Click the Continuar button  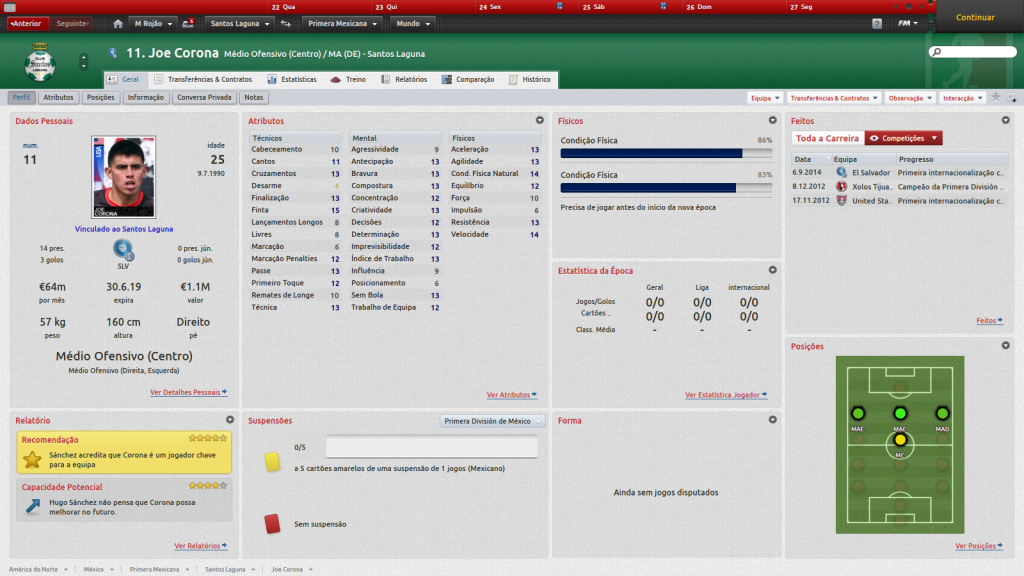(975, 17)
